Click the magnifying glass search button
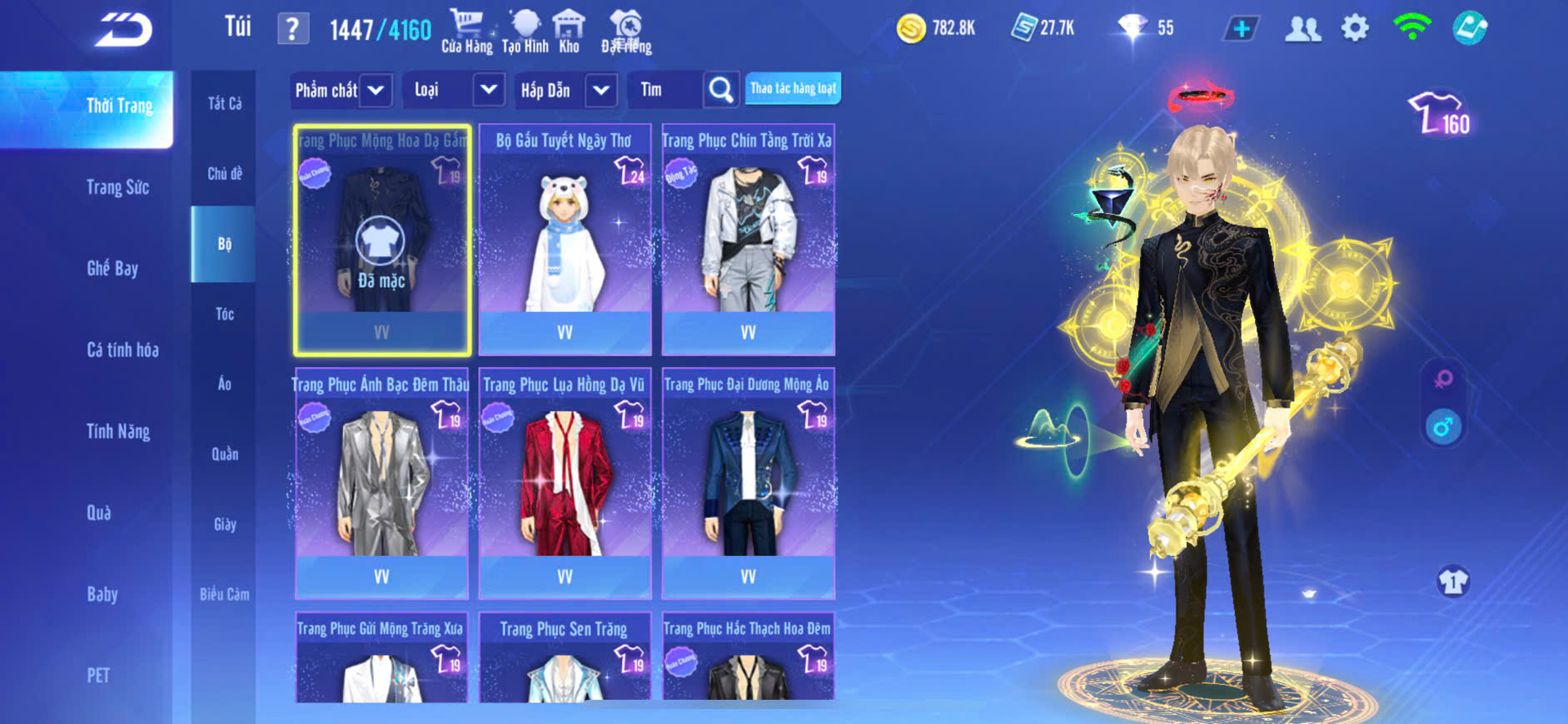1568x724 pixels. (721, 90)
